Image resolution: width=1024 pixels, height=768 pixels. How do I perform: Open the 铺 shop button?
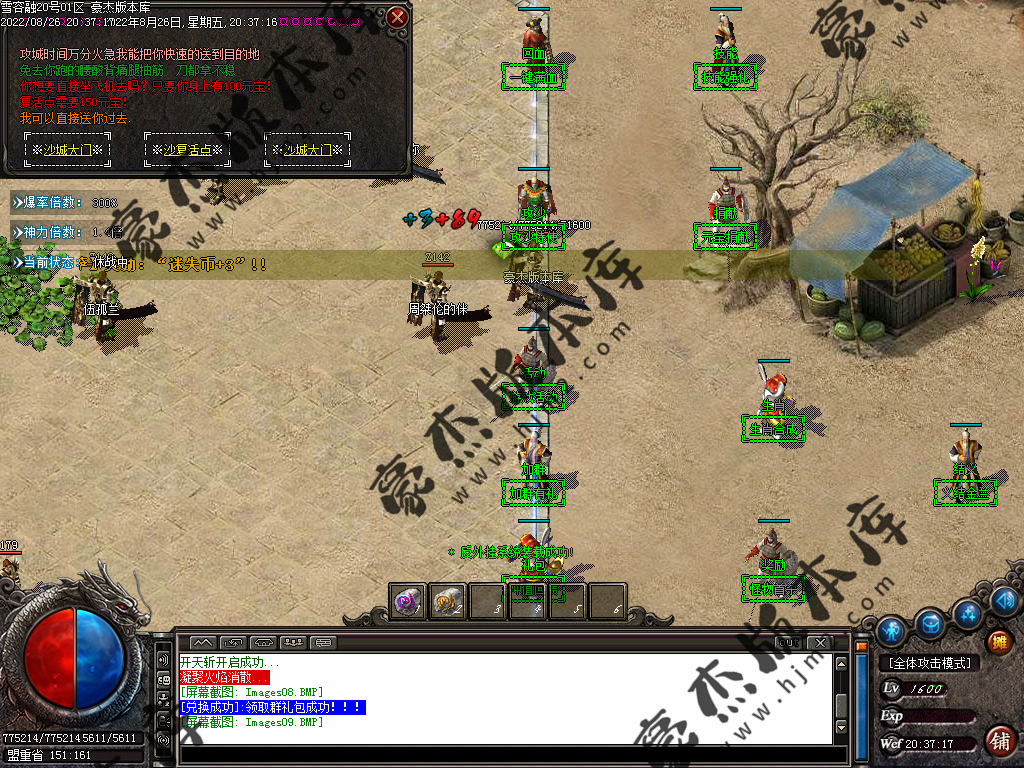(x=999, y=741)
